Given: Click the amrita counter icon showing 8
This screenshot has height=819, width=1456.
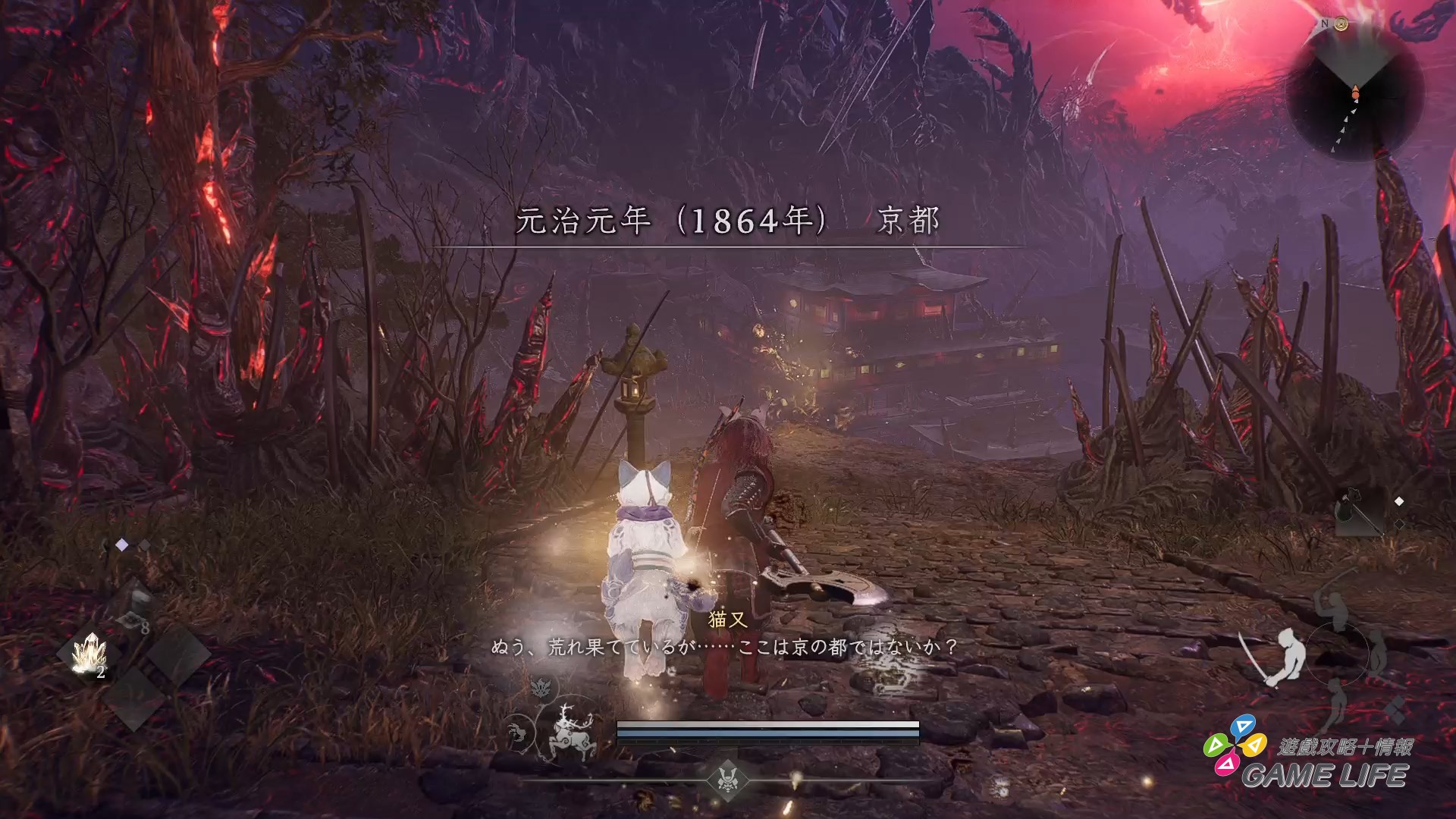Looking at the screenshot, I should tap(132, 620).
